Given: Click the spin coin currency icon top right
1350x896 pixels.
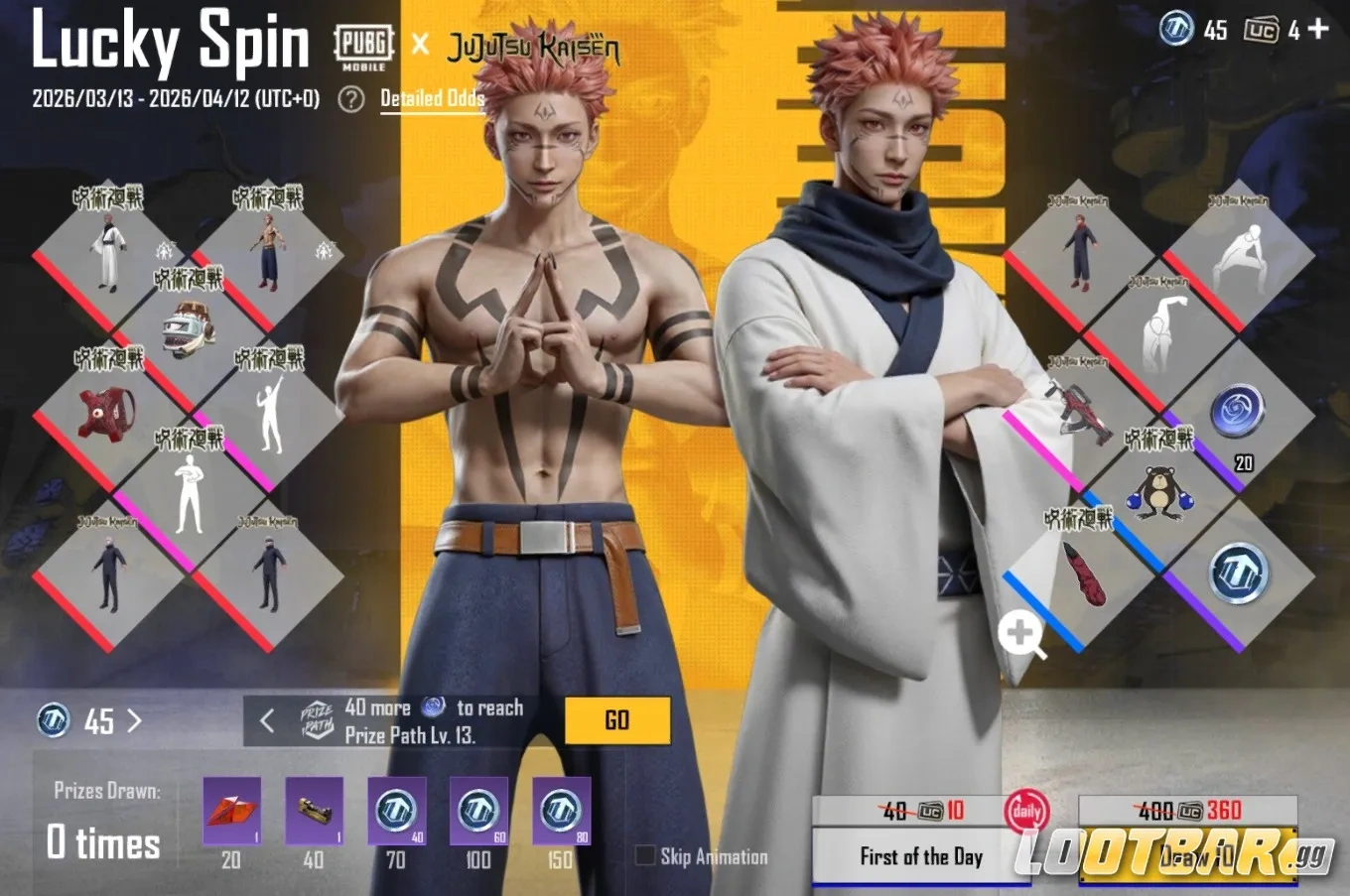Looking at the screenshot, I should click(x=1175, y=30).
